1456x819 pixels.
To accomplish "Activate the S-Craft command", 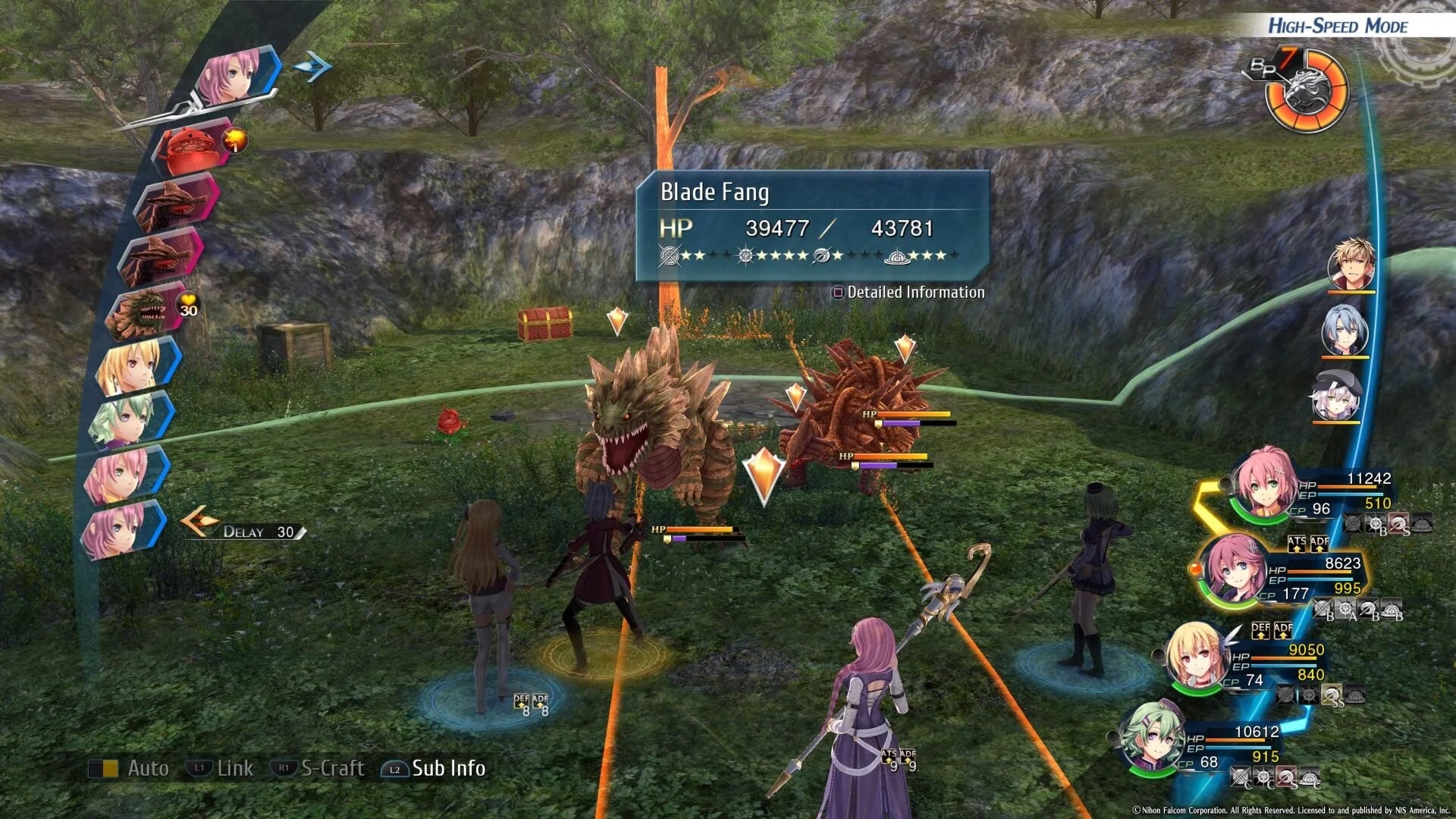I will [334, 768].
